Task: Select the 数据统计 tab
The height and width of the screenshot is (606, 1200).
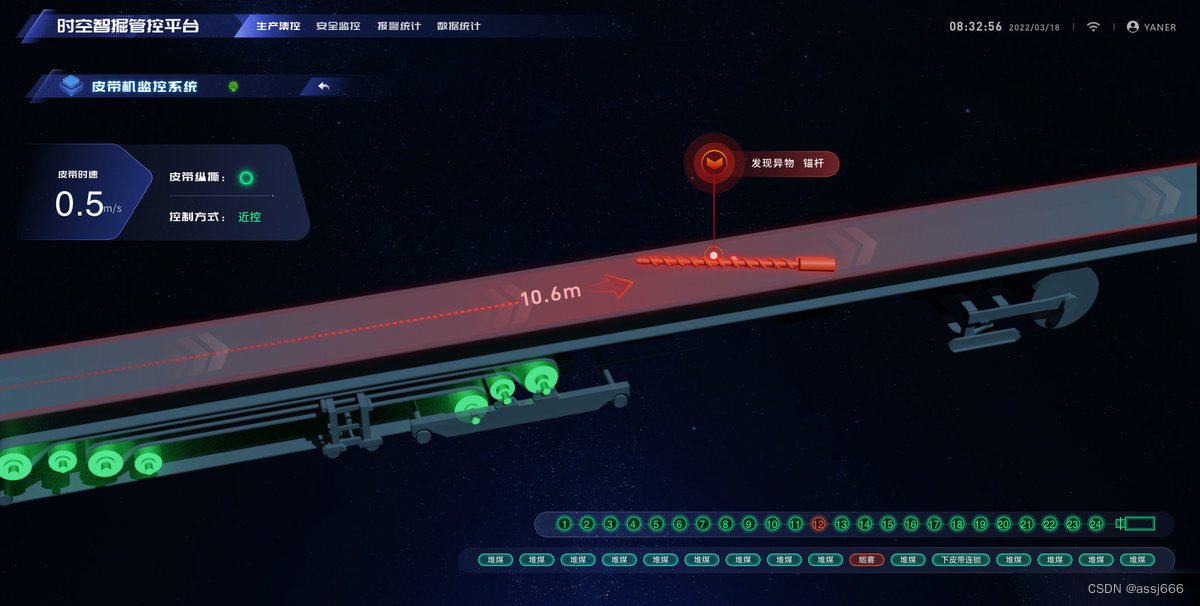Action: coord(459,26)
